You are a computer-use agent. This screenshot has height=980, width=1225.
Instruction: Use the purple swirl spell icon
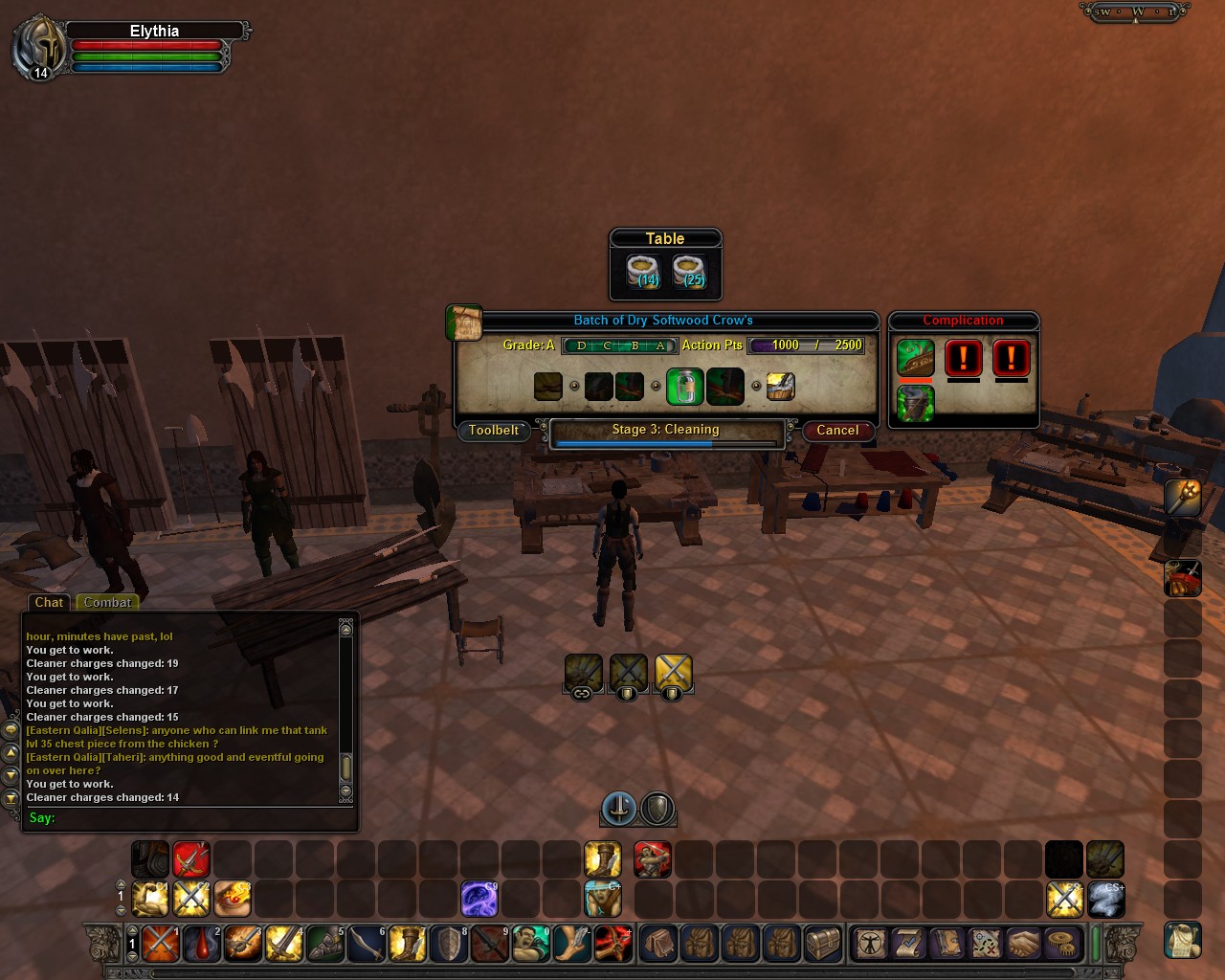pyautogui.click(x=479, y=900)
